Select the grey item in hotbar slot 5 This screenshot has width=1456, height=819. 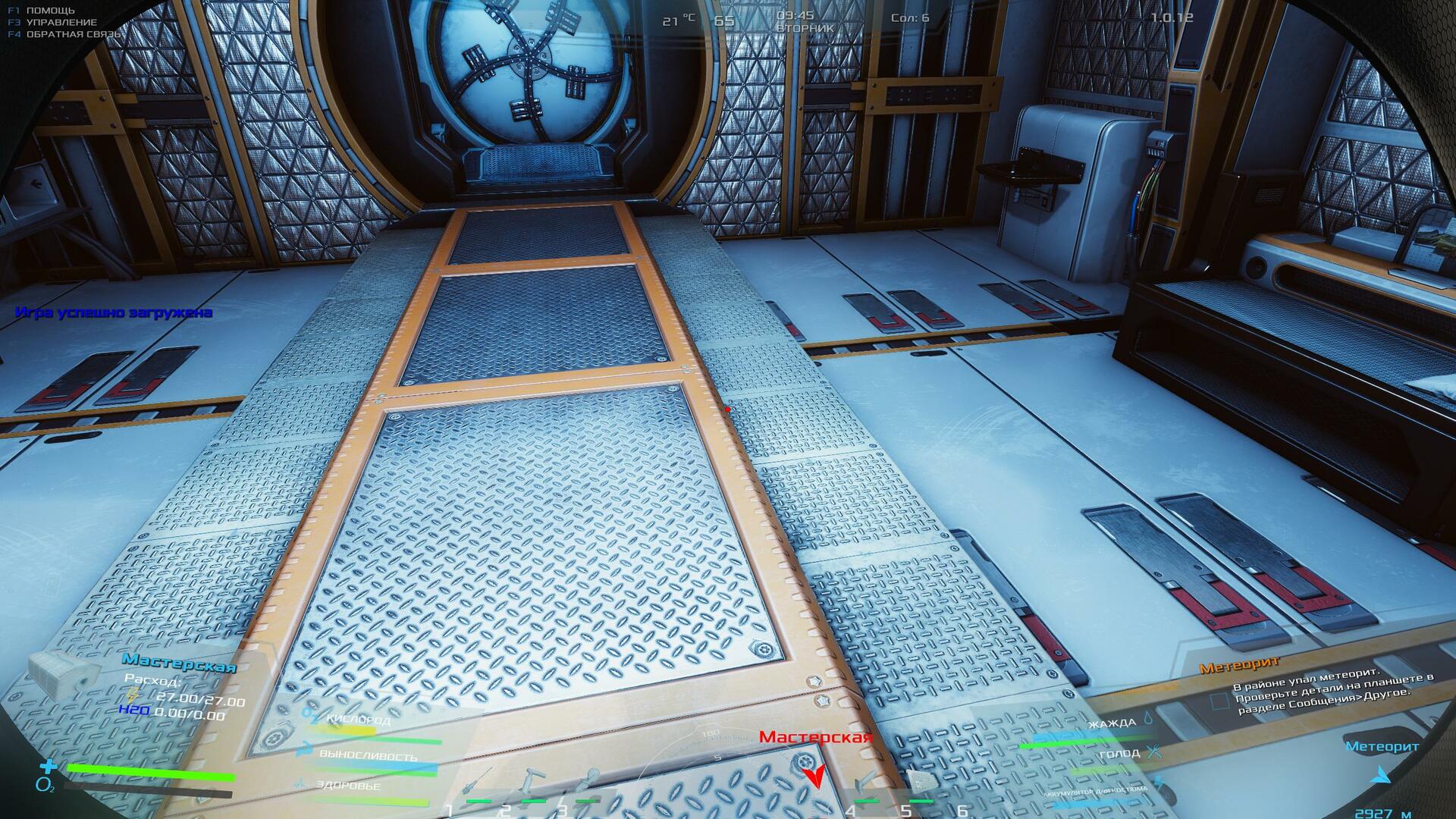[x=920, y=781]
